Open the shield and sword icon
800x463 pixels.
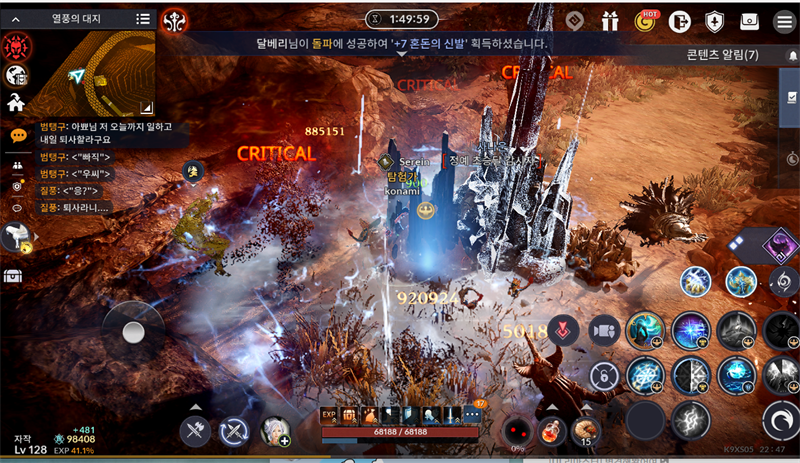pyautogui.click(x=715, y=21)
